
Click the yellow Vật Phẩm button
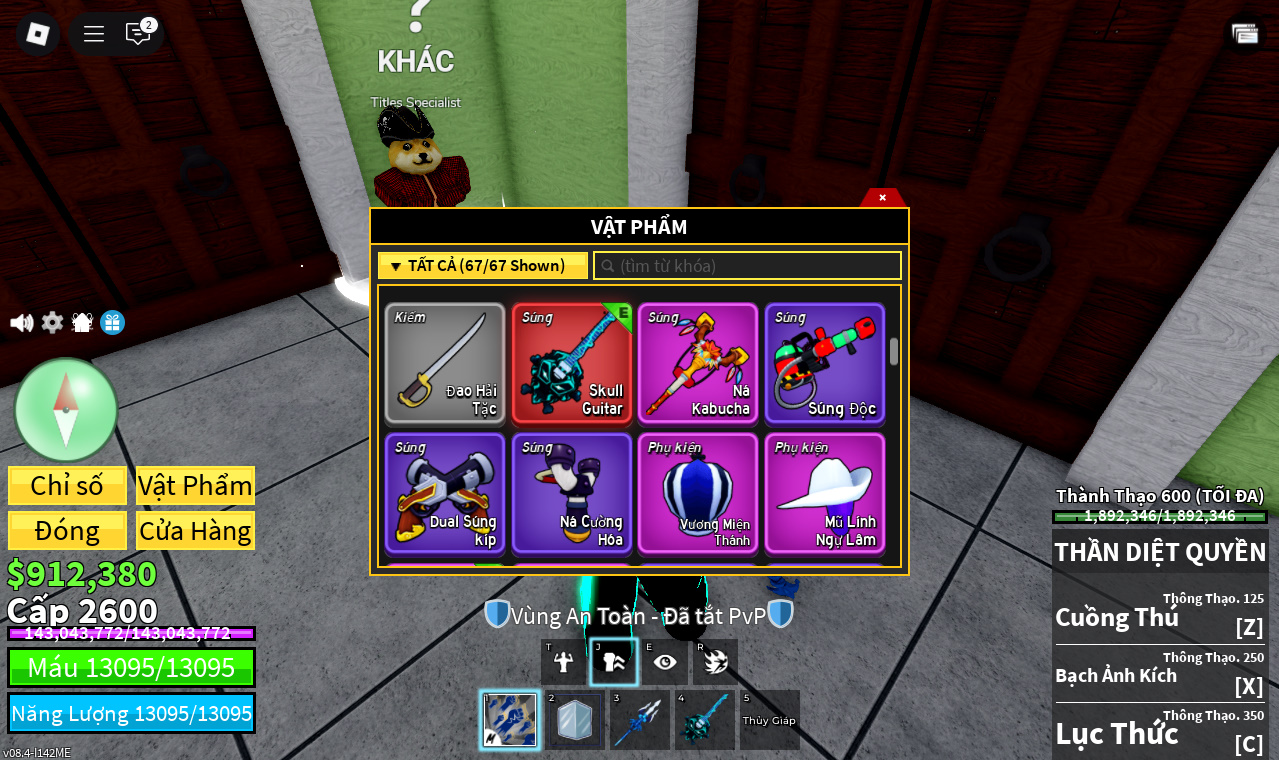click(195, 486)
